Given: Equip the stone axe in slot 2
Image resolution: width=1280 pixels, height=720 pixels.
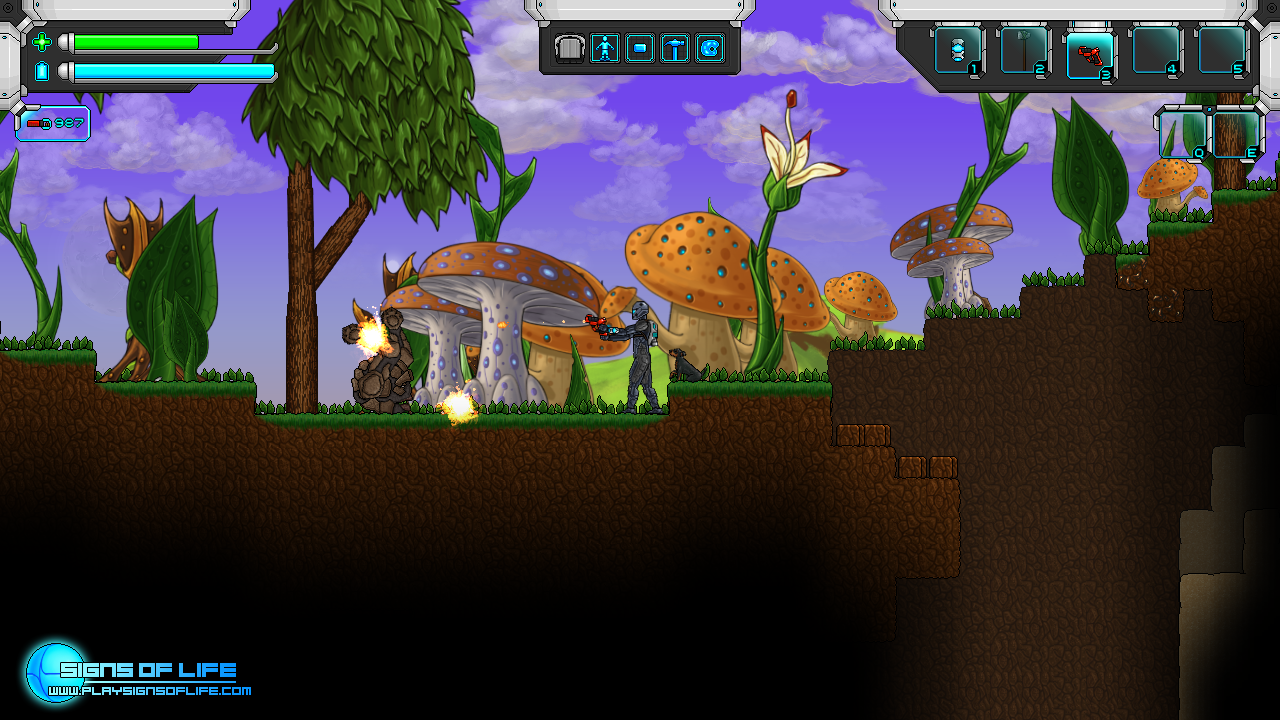Looking at the screenshot, I should tap(1024, 50).
